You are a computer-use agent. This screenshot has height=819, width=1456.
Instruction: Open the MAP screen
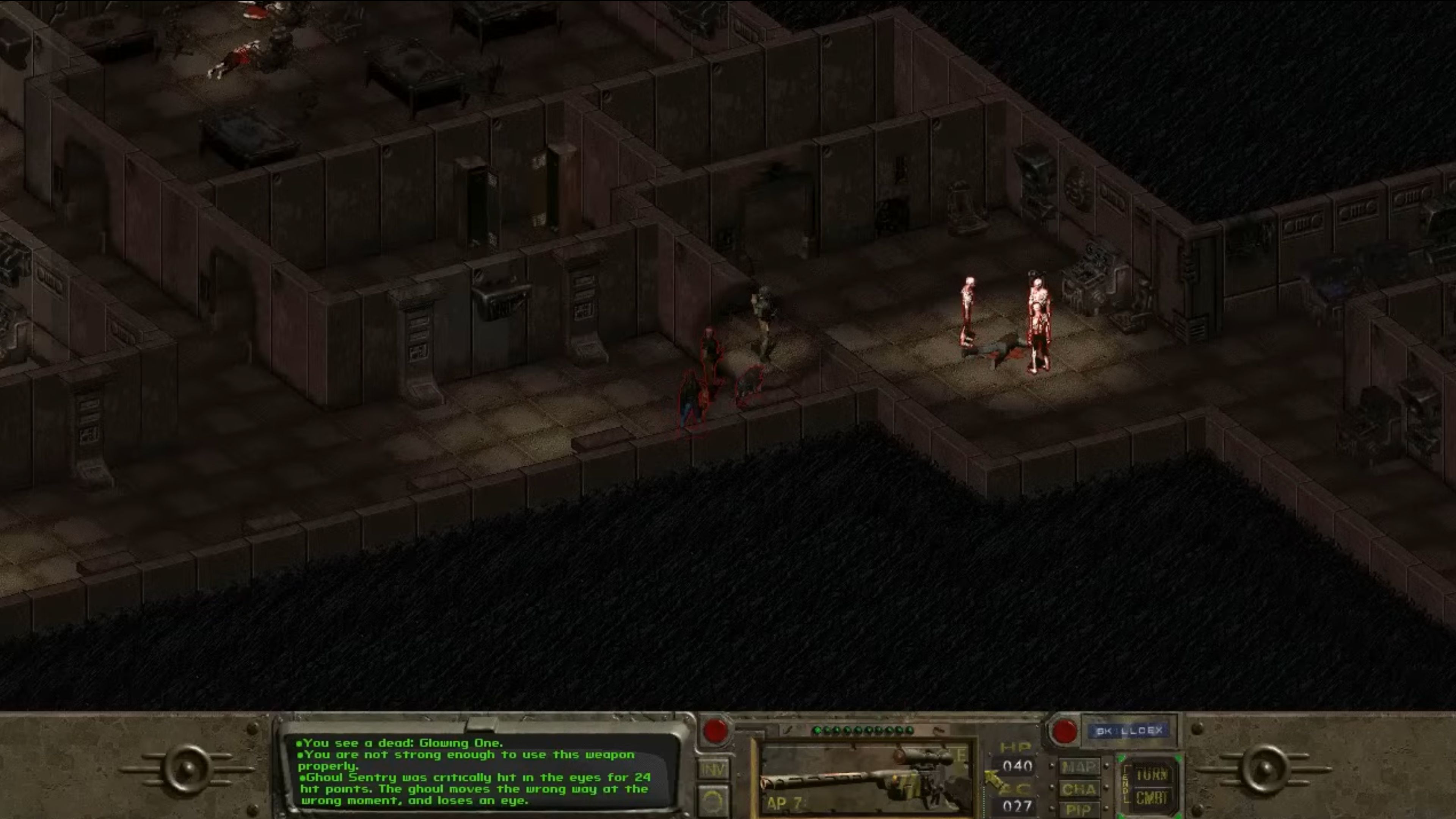click(x=1079, y=767)
